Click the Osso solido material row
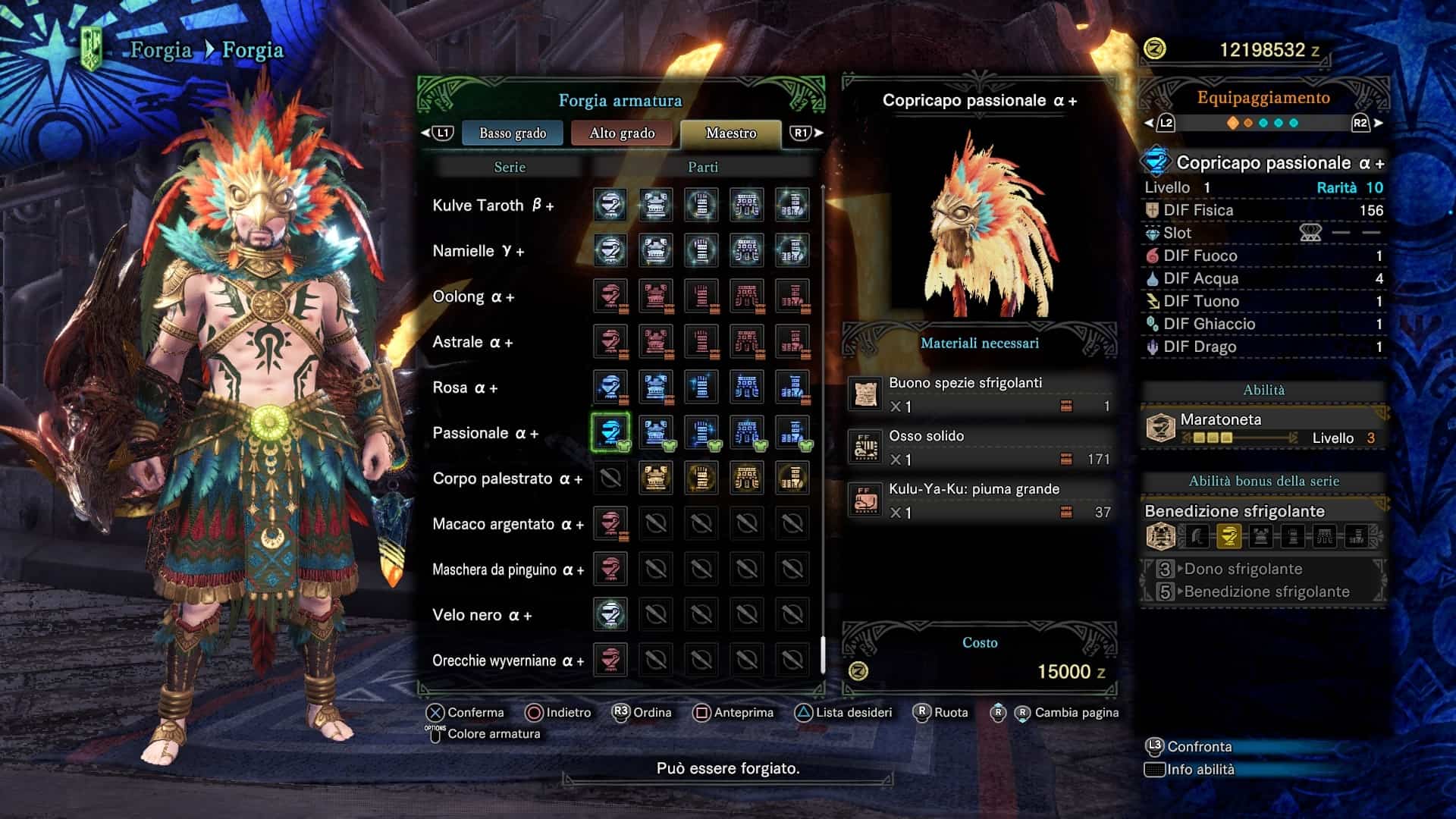The height and width of the screenshot is (819, 1456). (x=980, y=447)
